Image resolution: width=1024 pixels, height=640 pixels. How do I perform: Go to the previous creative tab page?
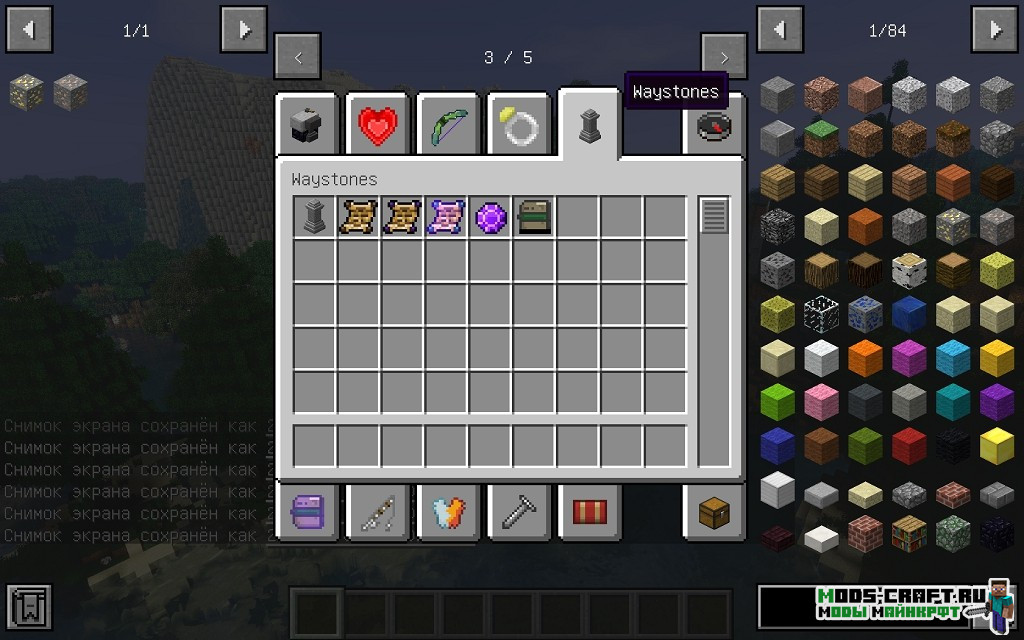[298, 57]
